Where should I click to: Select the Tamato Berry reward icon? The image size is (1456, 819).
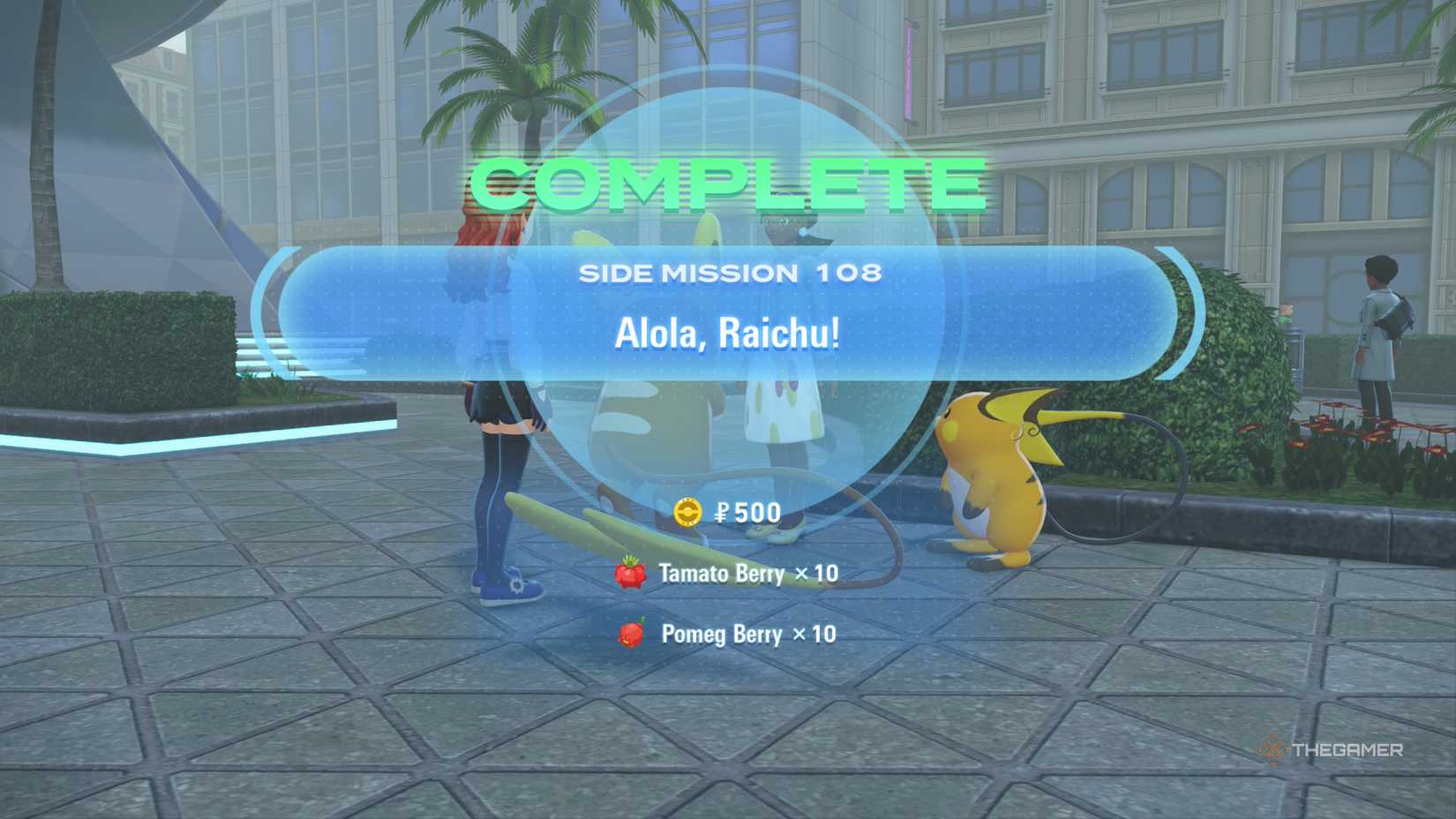632,574
